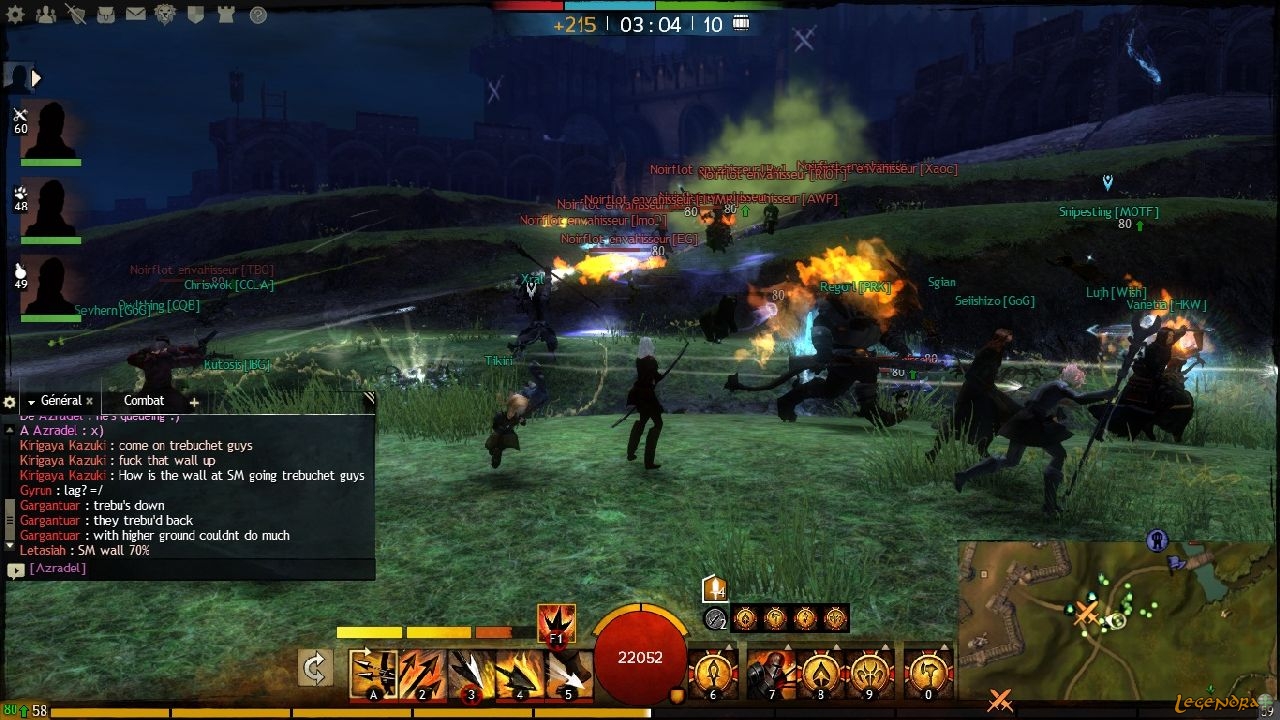Use the elite skill in slot 0
1280x720 pixels.
point(928,674)
